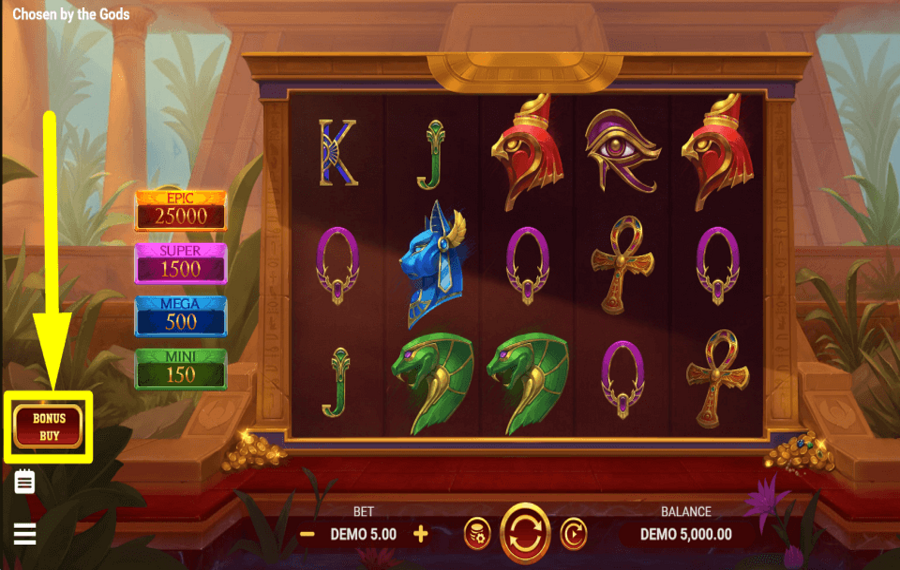Increase the bet with the plus button
Screen dimensions: 900x570
420,534
